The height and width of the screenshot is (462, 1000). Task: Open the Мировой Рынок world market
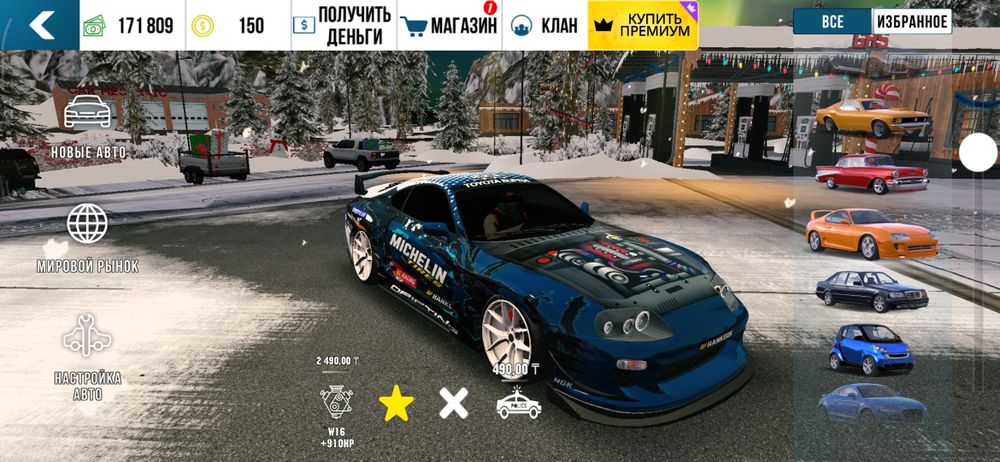pyautogui.click(x=87, y=238)
